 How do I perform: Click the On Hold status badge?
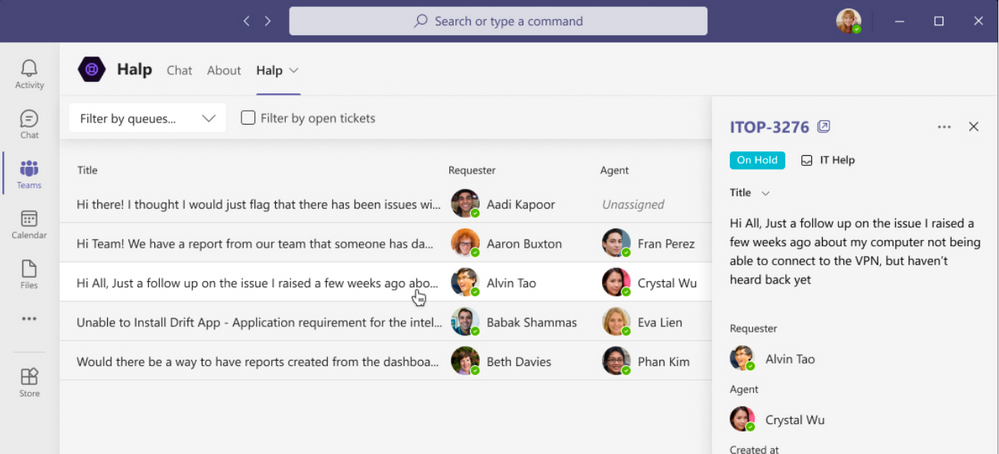[x=757, y=160]
